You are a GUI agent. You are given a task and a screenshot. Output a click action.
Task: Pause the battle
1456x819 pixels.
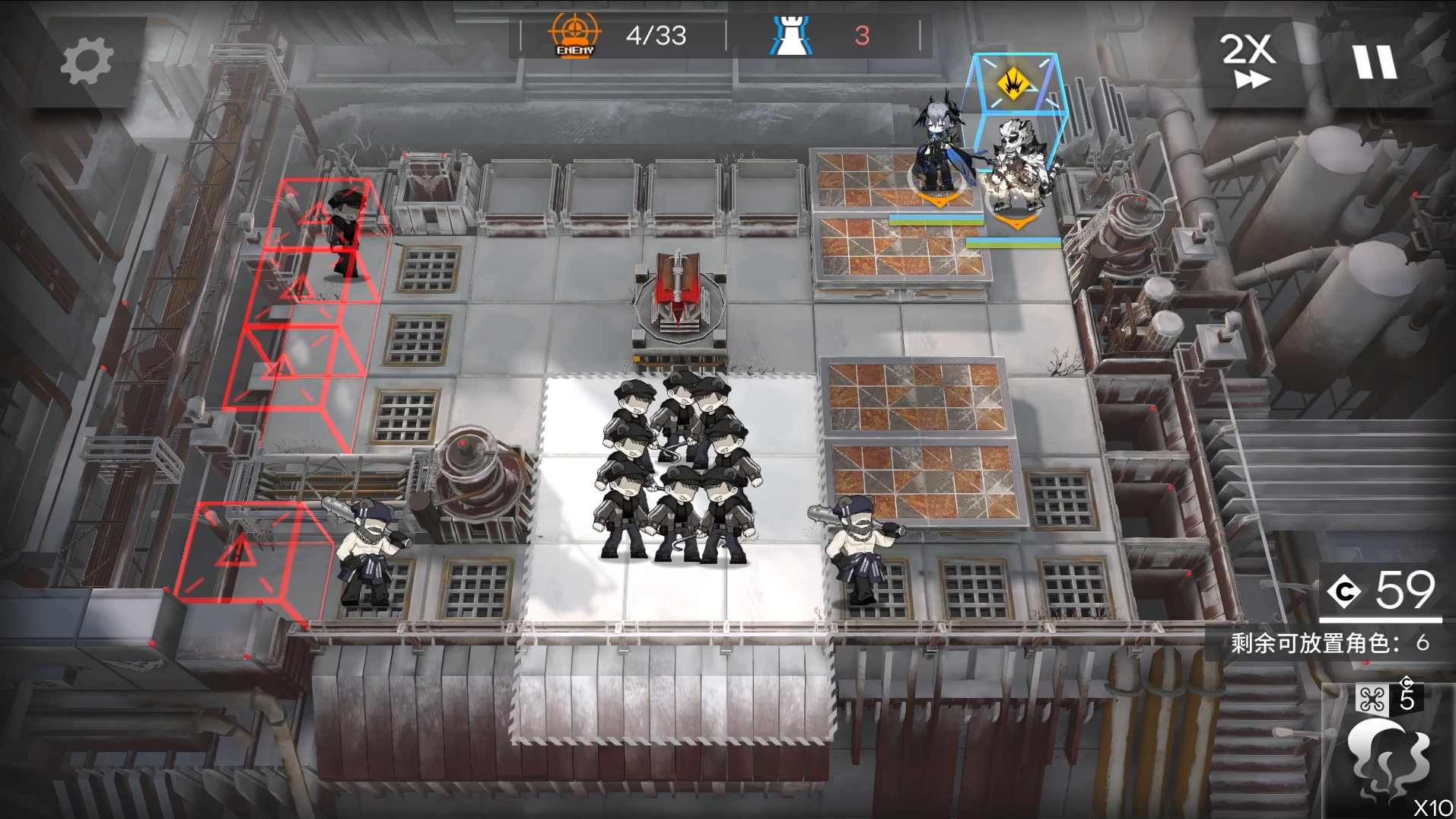1374,62
